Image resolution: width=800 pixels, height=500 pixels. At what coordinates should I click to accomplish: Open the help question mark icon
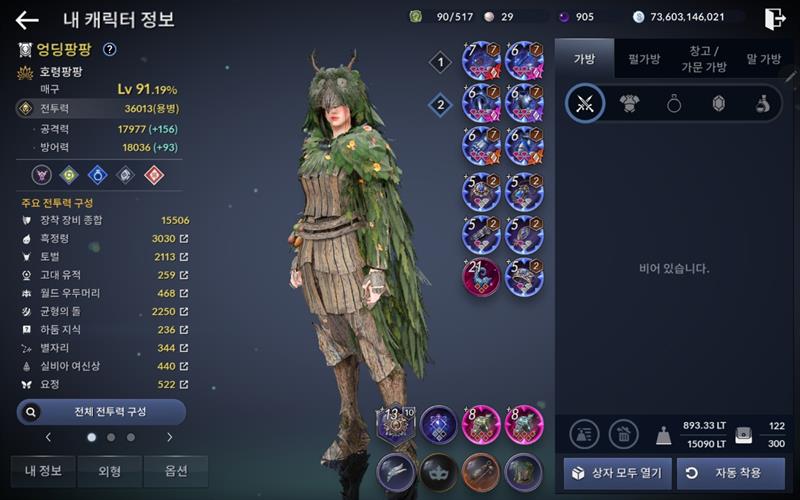110,49
